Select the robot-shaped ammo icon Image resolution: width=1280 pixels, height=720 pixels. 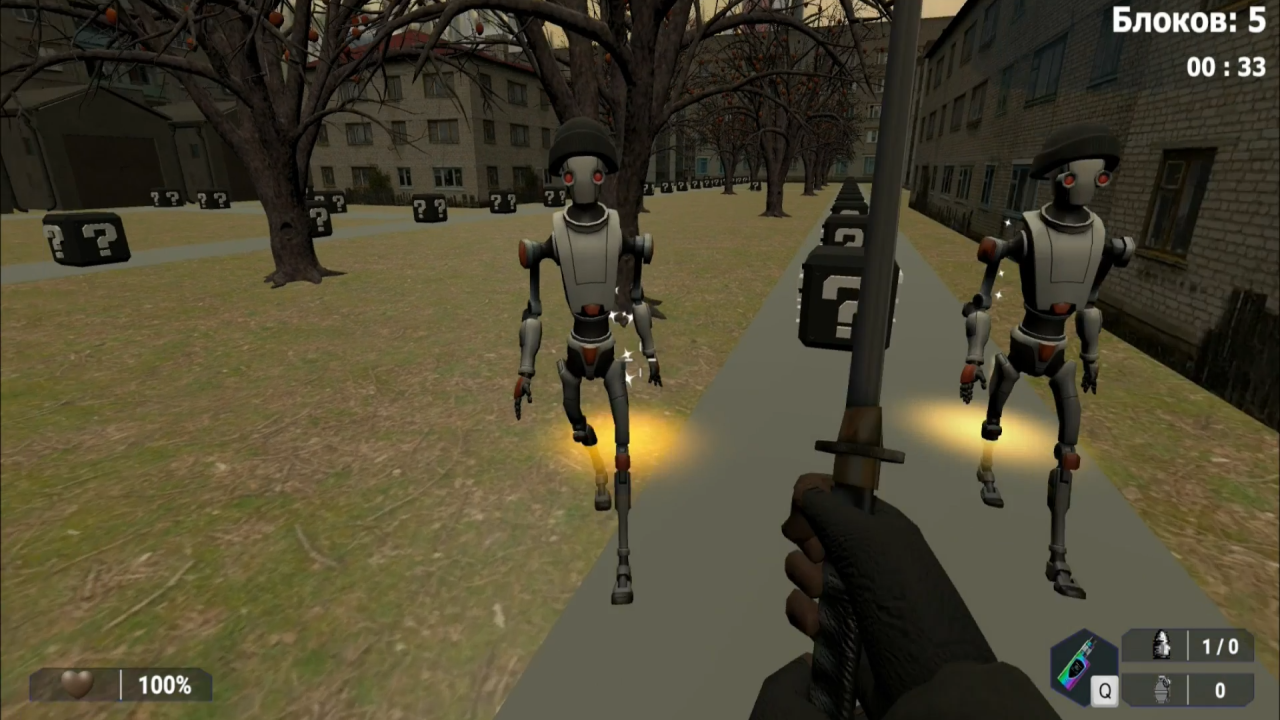[x=1162, y=647]
